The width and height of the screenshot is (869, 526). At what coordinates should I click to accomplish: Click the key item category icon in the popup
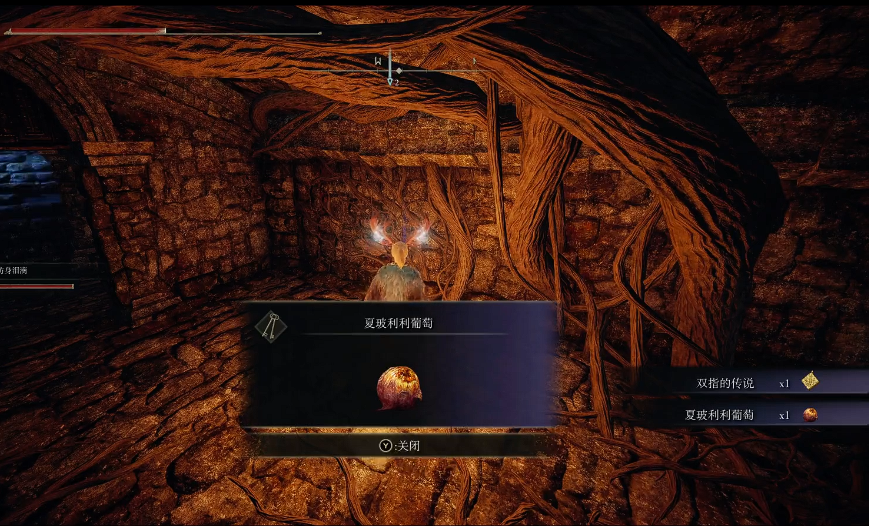click(x=268, y=325)
